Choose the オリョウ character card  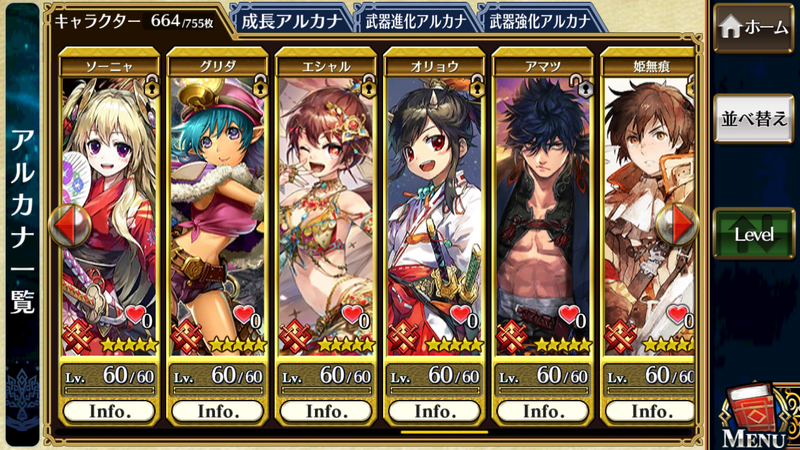click(434, 200)
